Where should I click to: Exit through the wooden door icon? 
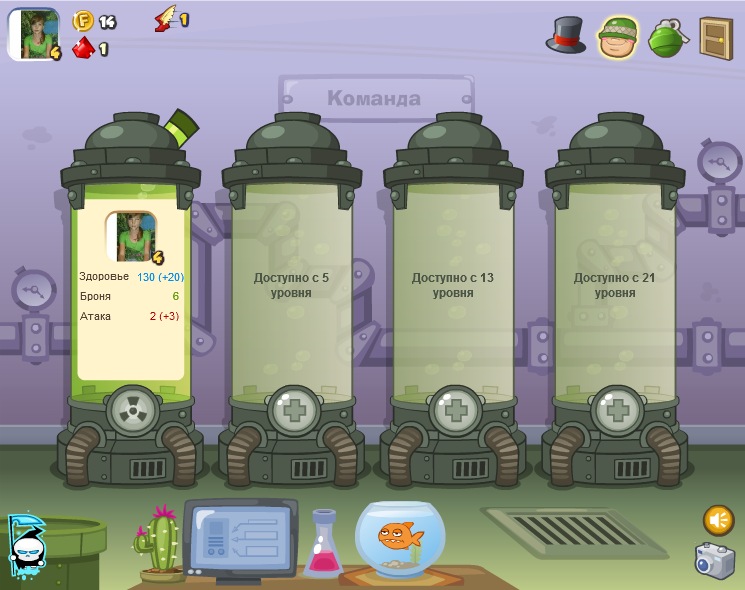click(x=716, y=38)
